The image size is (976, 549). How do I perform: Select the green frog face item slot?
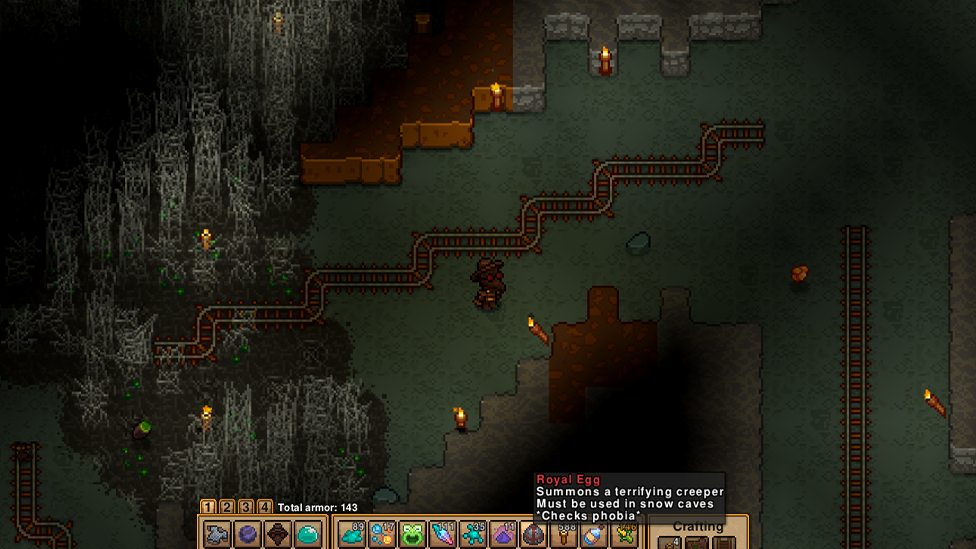(x=412, y=535)
